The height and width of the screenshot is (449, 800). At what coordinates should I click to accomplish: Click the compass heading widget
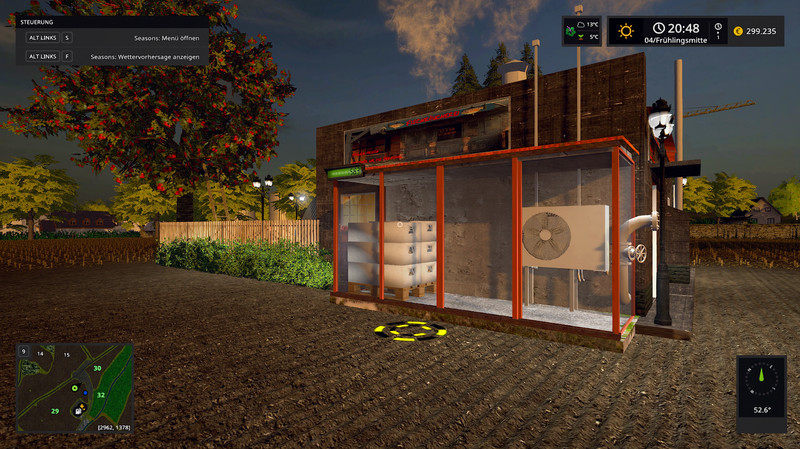pos(760,386)
